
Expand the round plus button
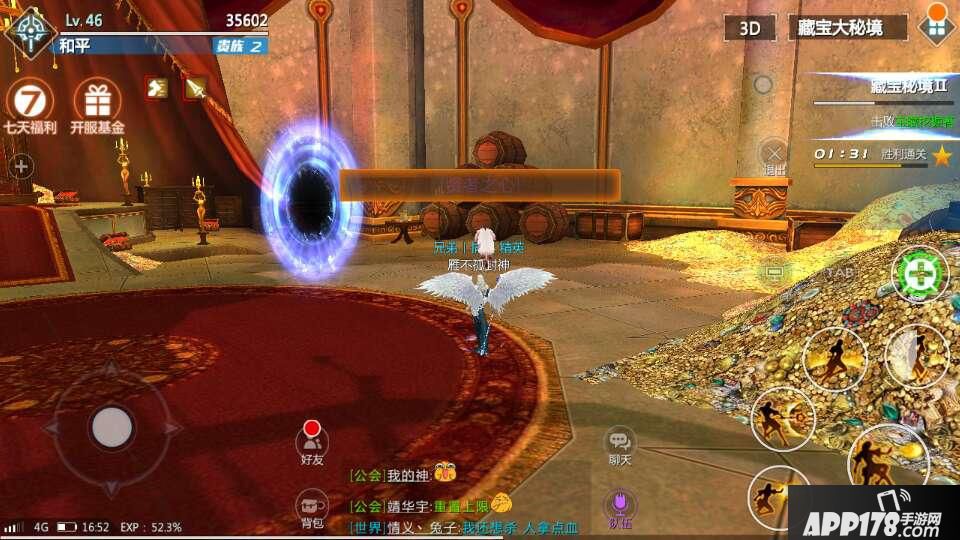(x=21, y=166)
